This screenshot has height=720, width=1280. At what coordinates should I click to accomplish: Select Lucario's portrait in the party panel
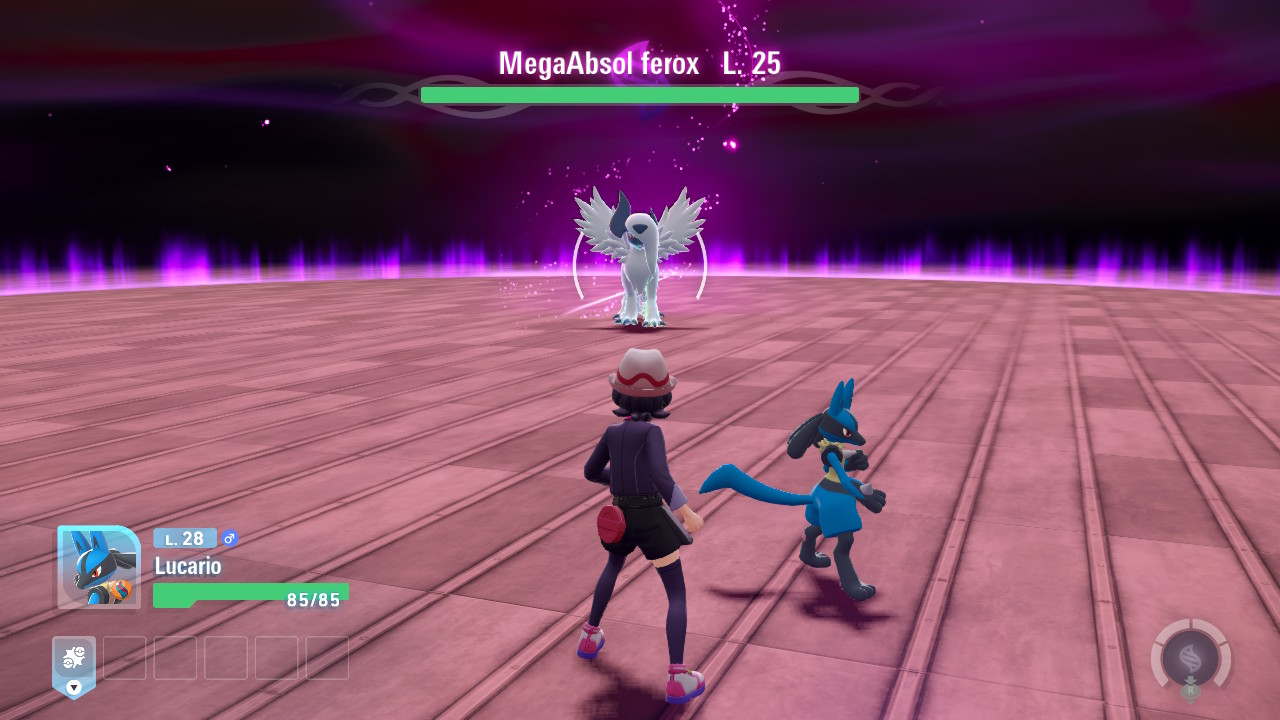tap(98, 567)
